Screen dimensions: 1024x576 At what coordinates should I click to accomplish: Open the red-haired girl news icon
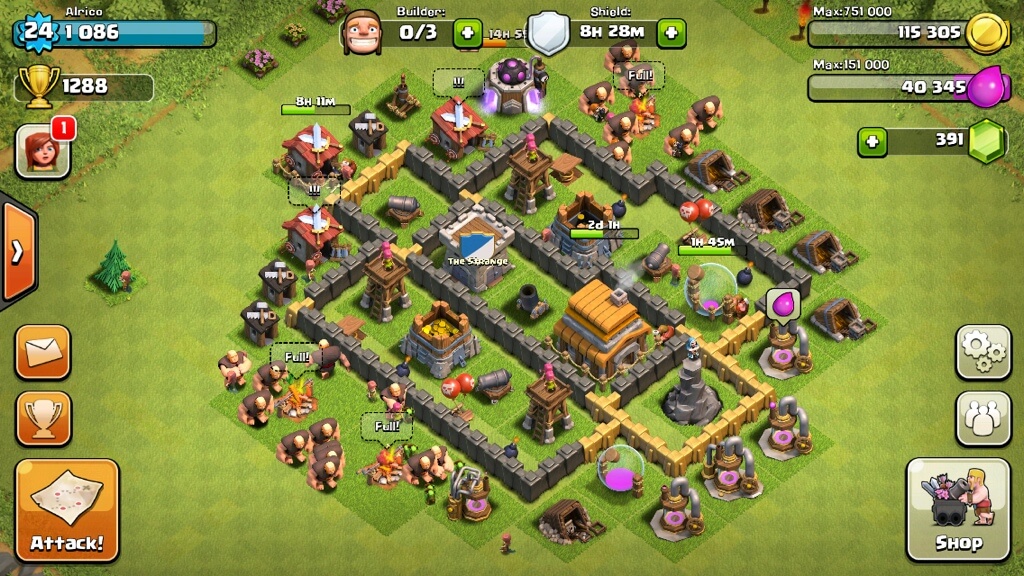(43, 151)
